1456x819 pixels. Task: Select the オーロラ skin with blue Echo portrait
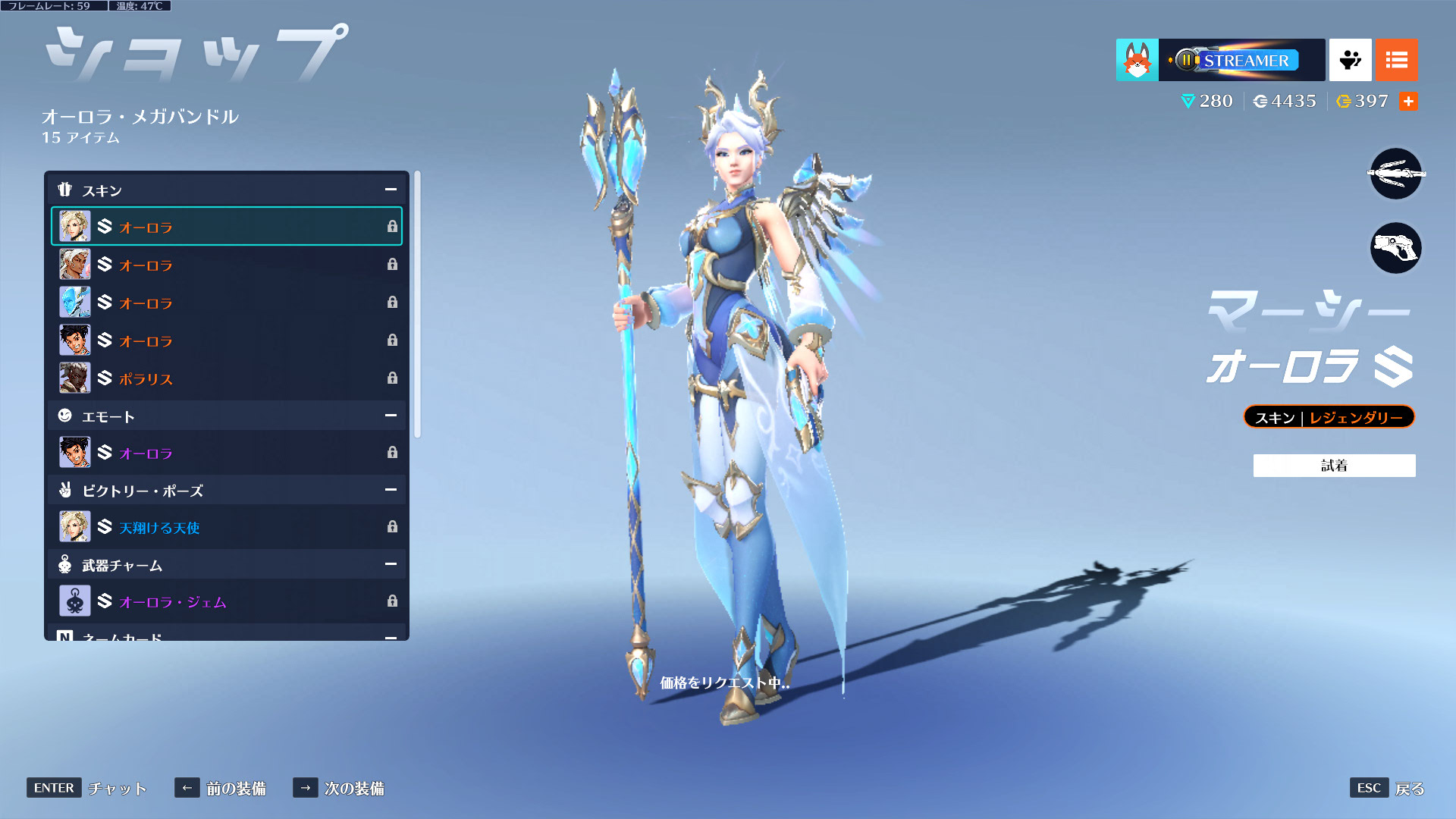point(226,303)
